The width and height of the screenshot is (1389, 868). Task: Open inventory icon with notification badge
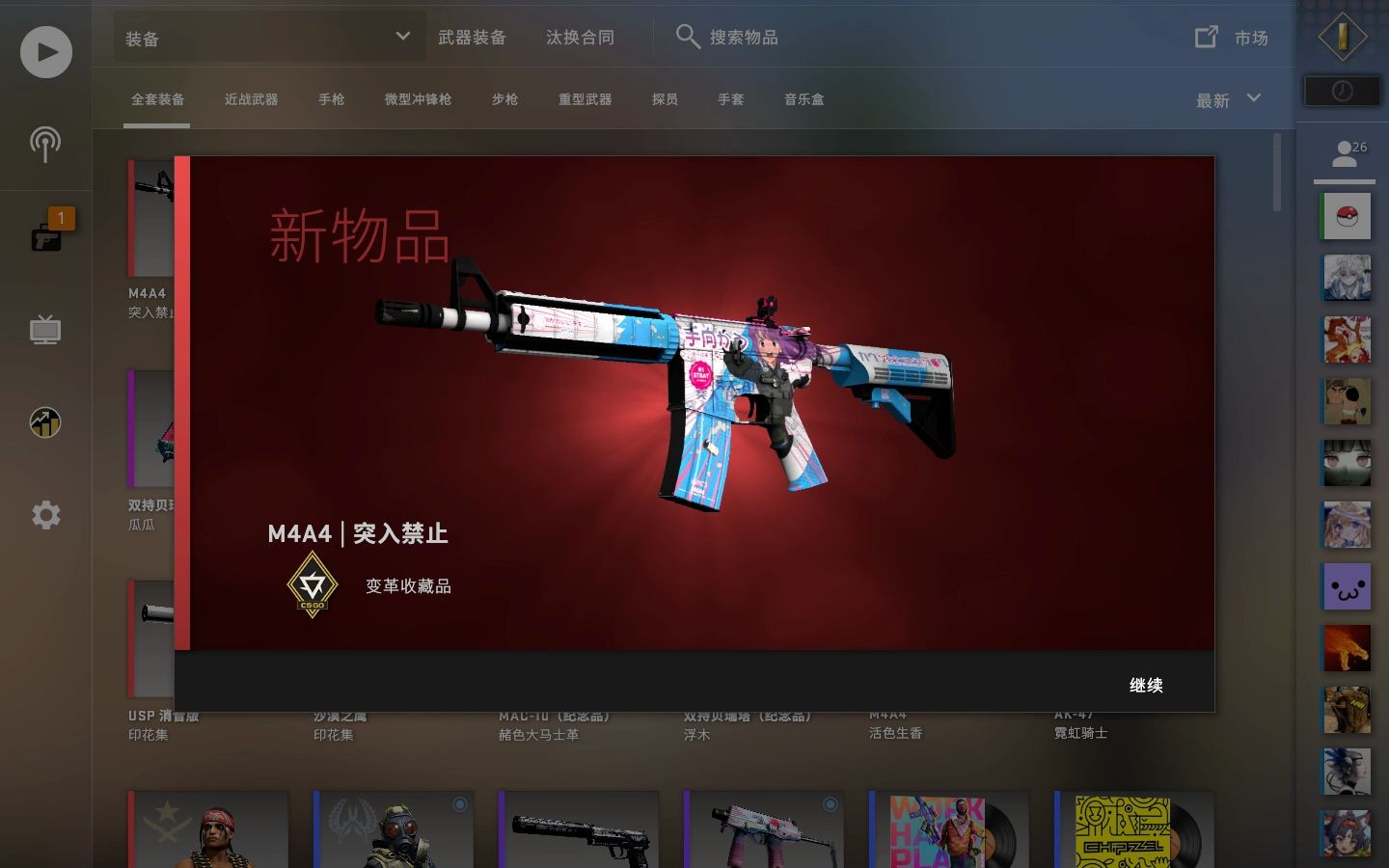click(x=45, y=237)
